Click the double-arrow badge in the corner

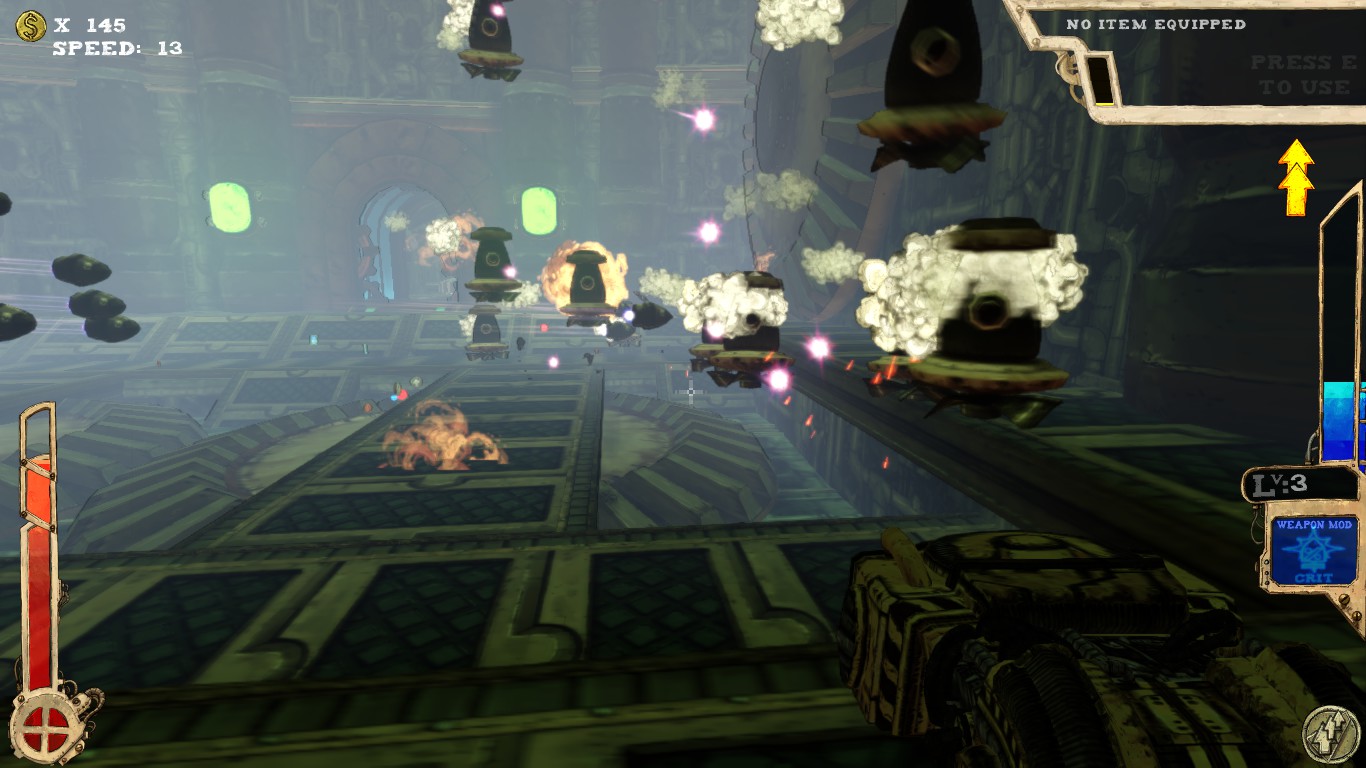tap(1331, 735)
